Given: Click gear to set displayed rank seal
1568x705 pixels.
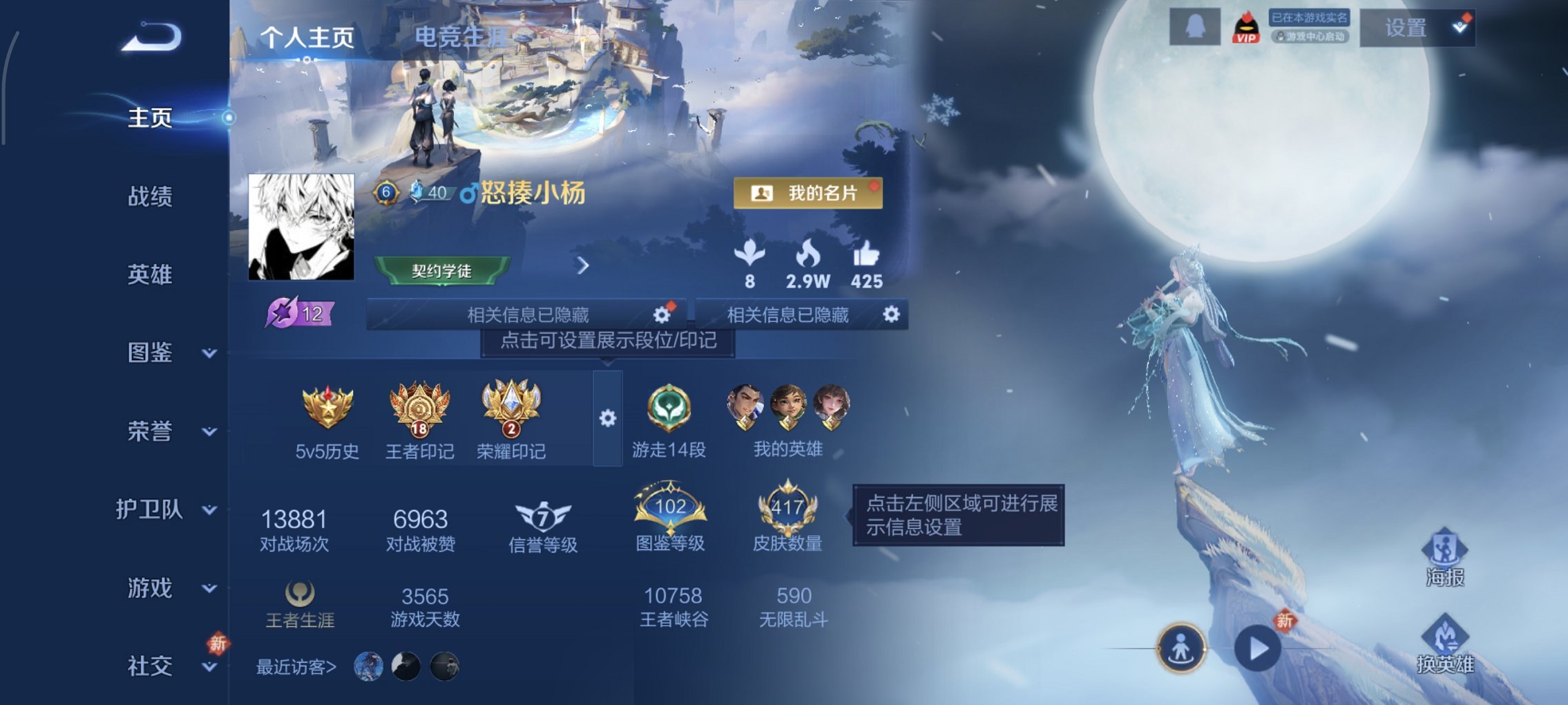Looking at the screenshot, I should tap(609, 417).
